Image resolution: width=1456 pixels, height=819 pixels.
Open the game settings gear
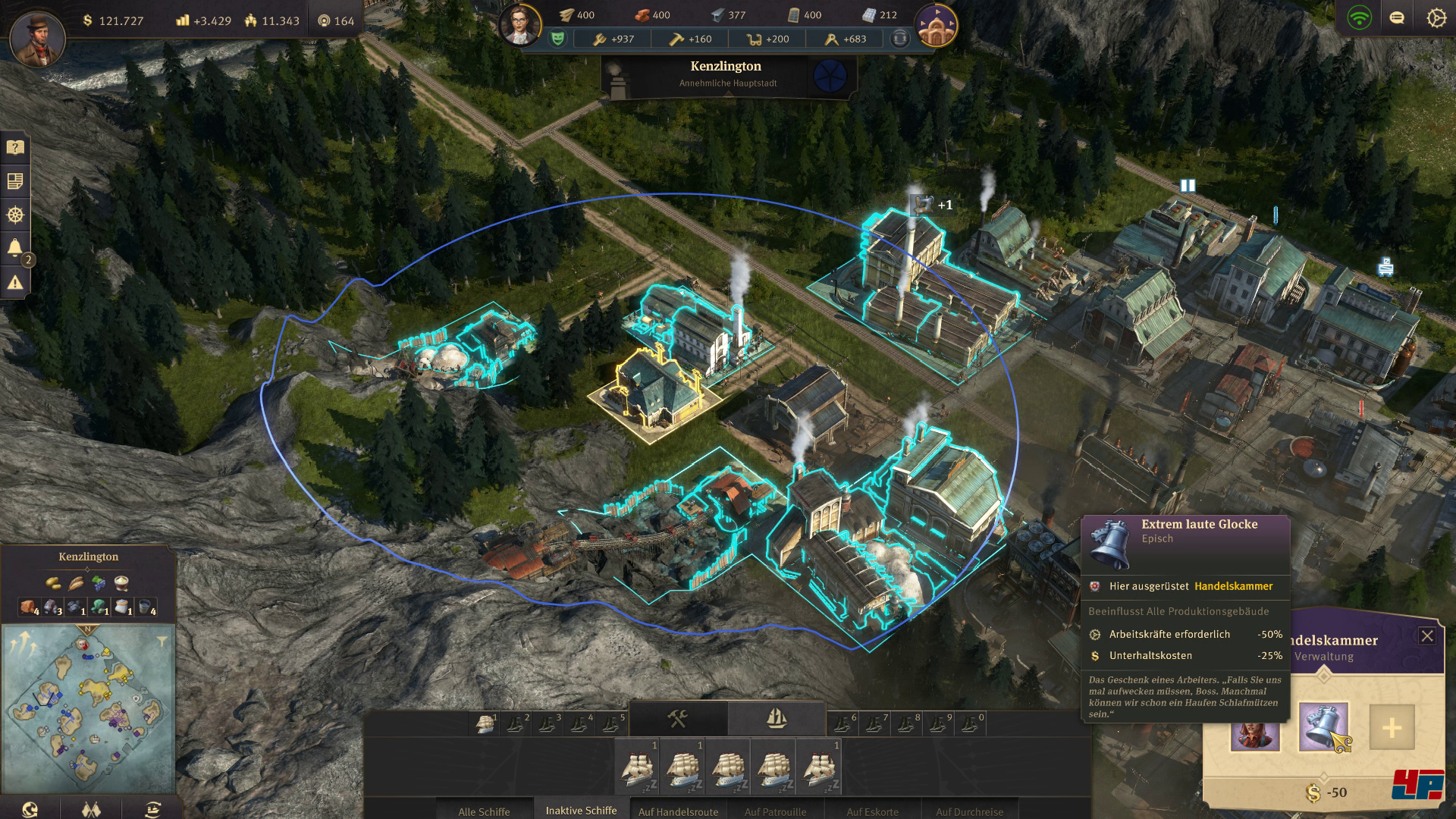[x=1436, y=18]
